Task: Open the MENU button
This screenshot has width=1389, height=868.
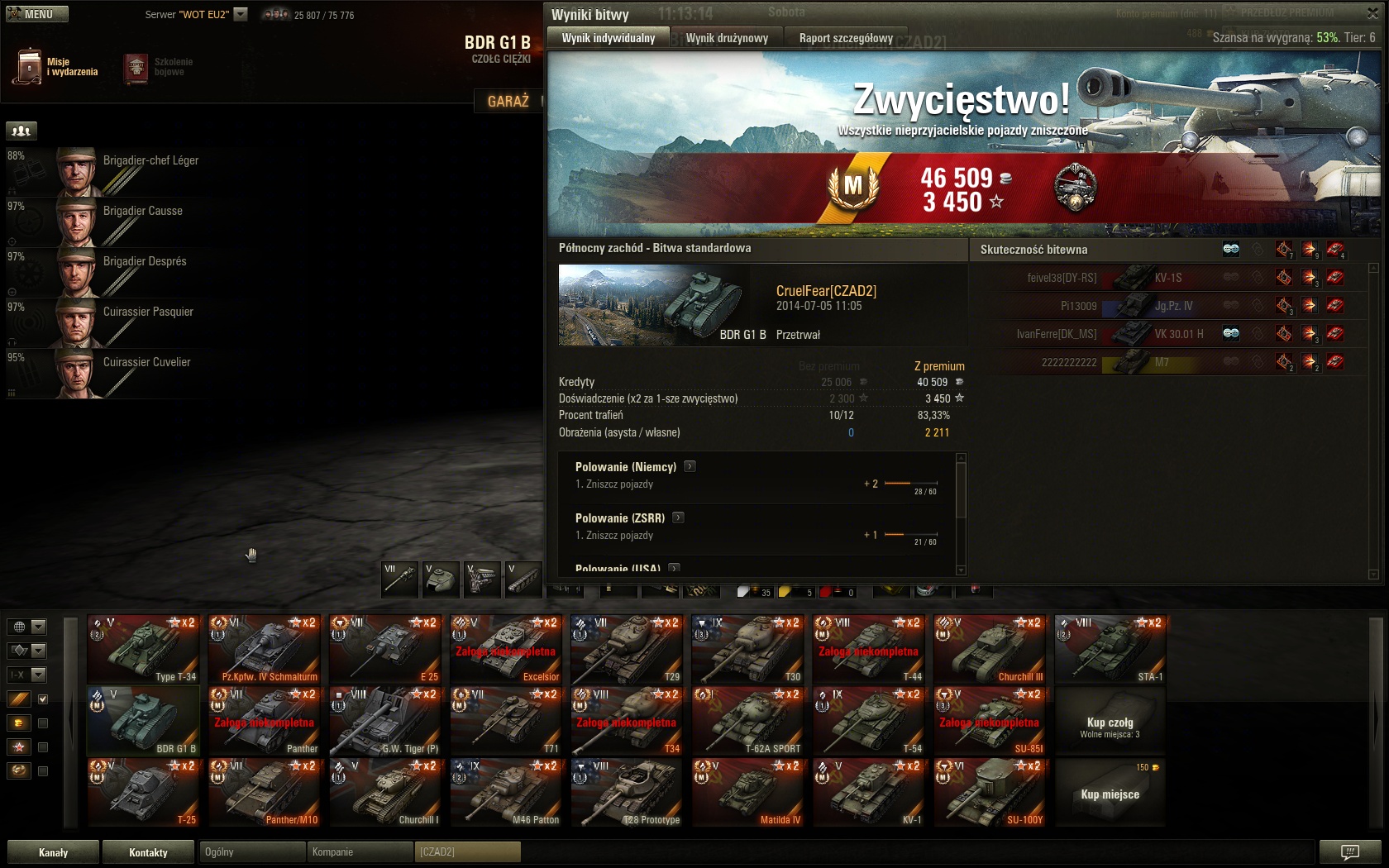Action: pos(37,14)
